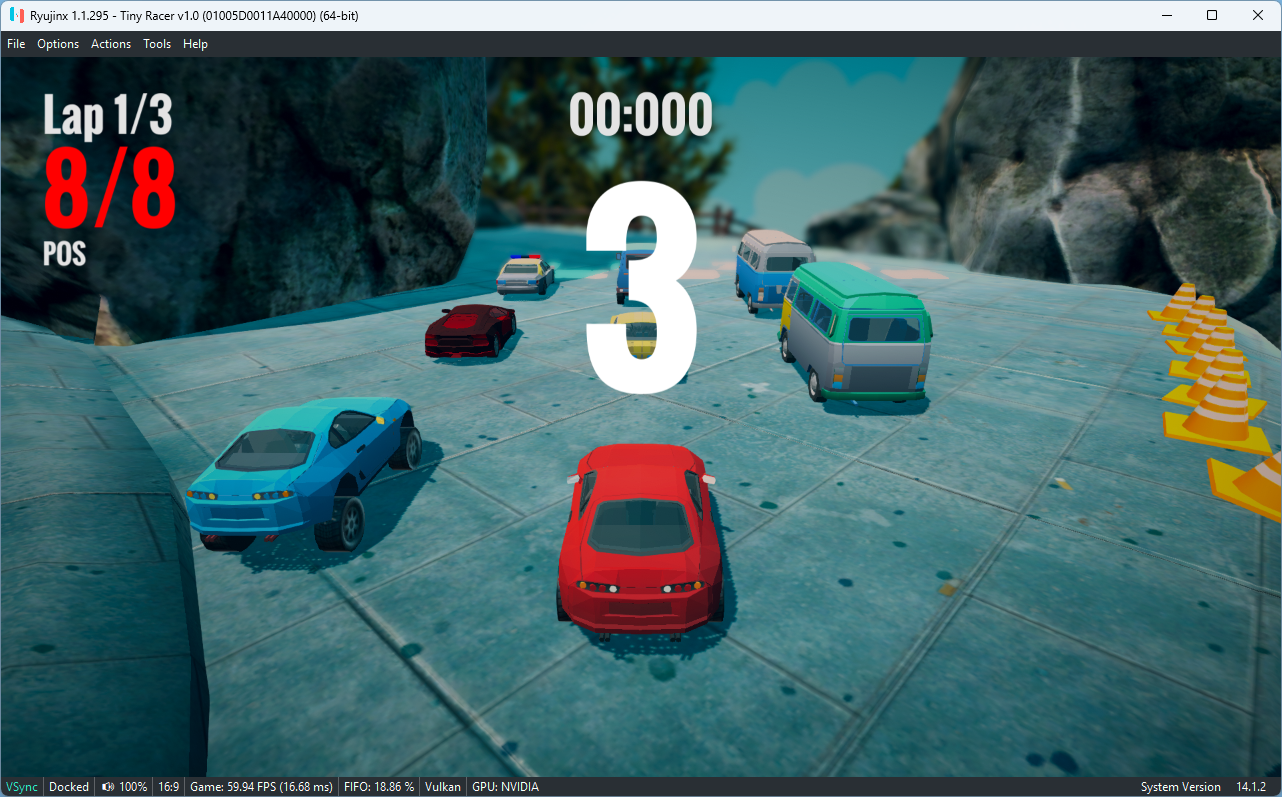Open the File menu
The height and width of the screenshot is (797, 1282).
16,43
